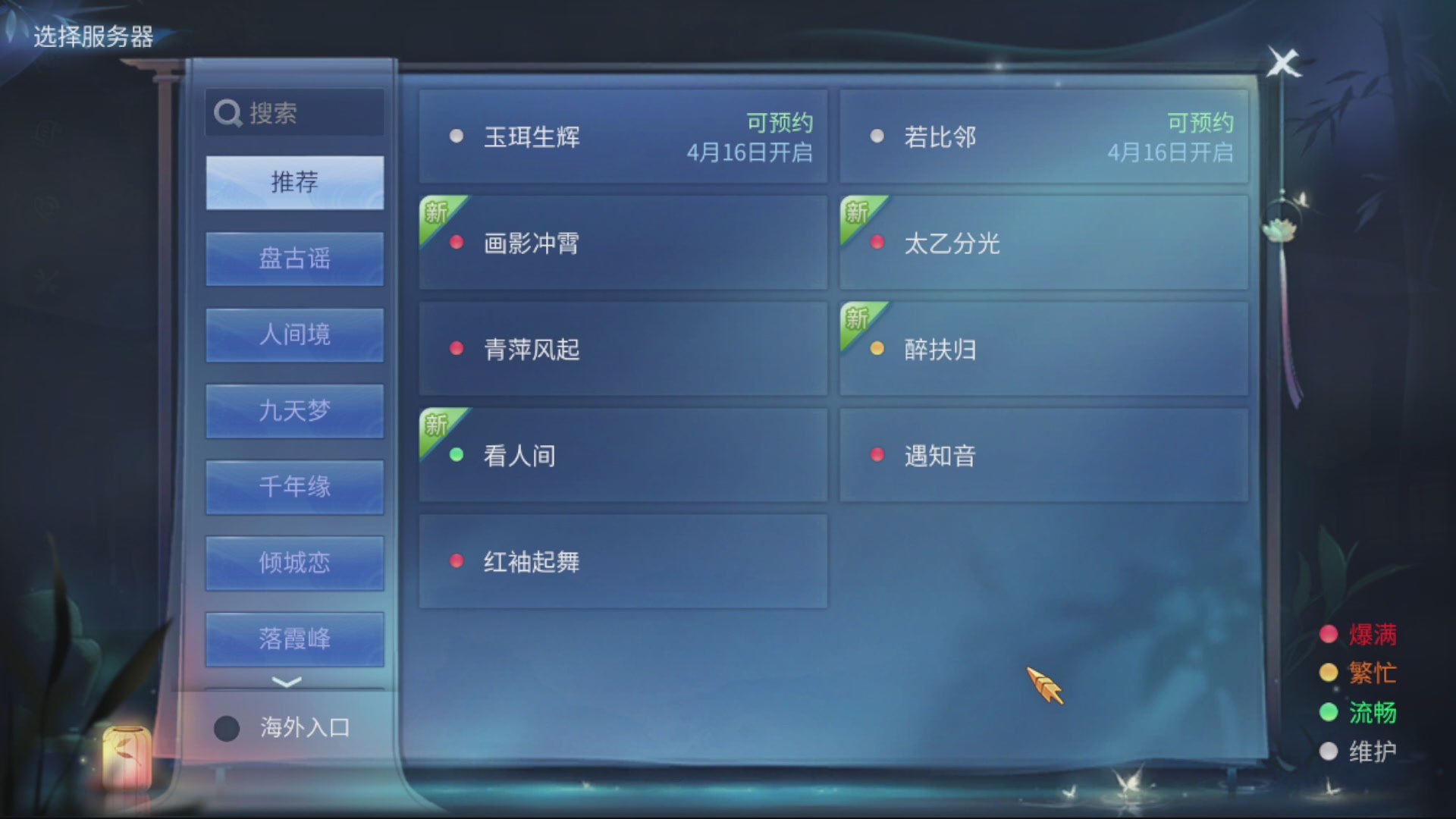The image size is (1456, 819).
Task: Click the green 流畅 legend dot
Action: [x=1328, y=713]
